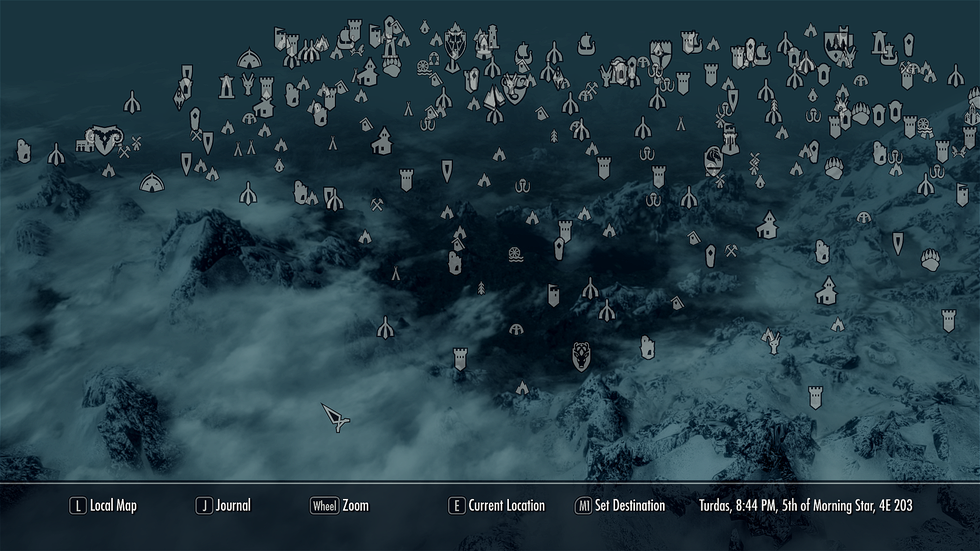Select the Falkreath stag head marker
This screenshot has height=551, width=980.
click(x=581, y=354)
